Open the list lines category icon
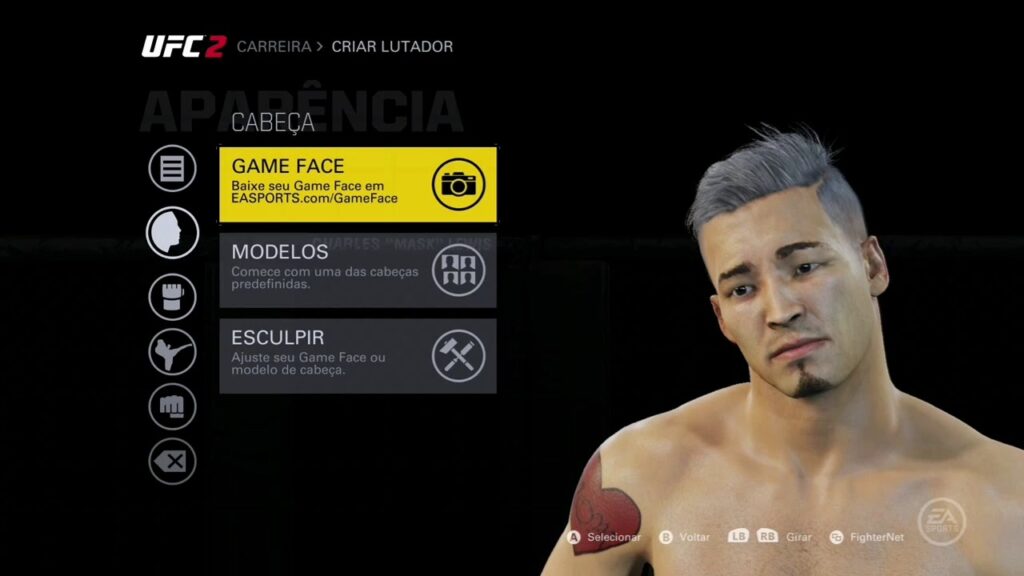The height and width of the screenshot is (576, 1024). pos(172,168)
